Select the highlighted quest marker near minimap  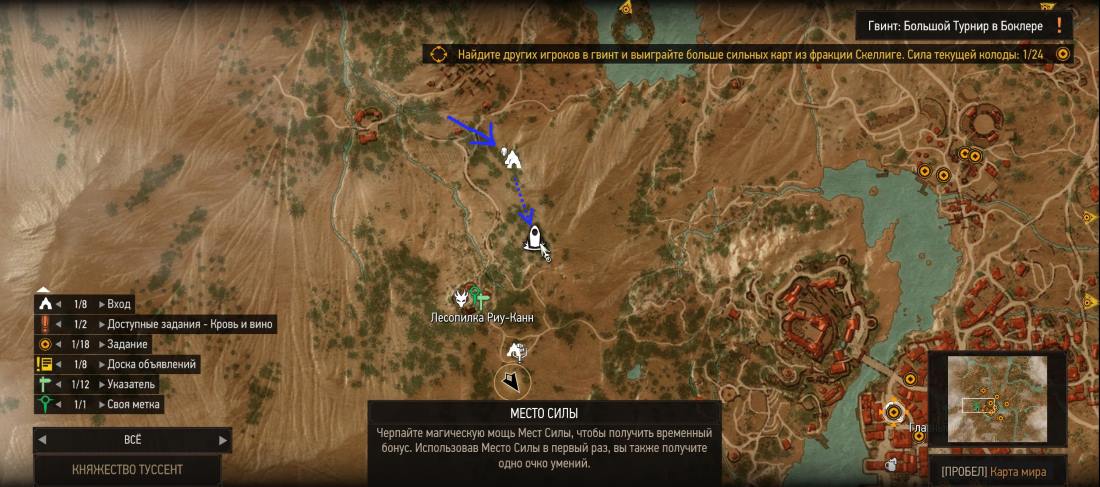pos(892,411)
